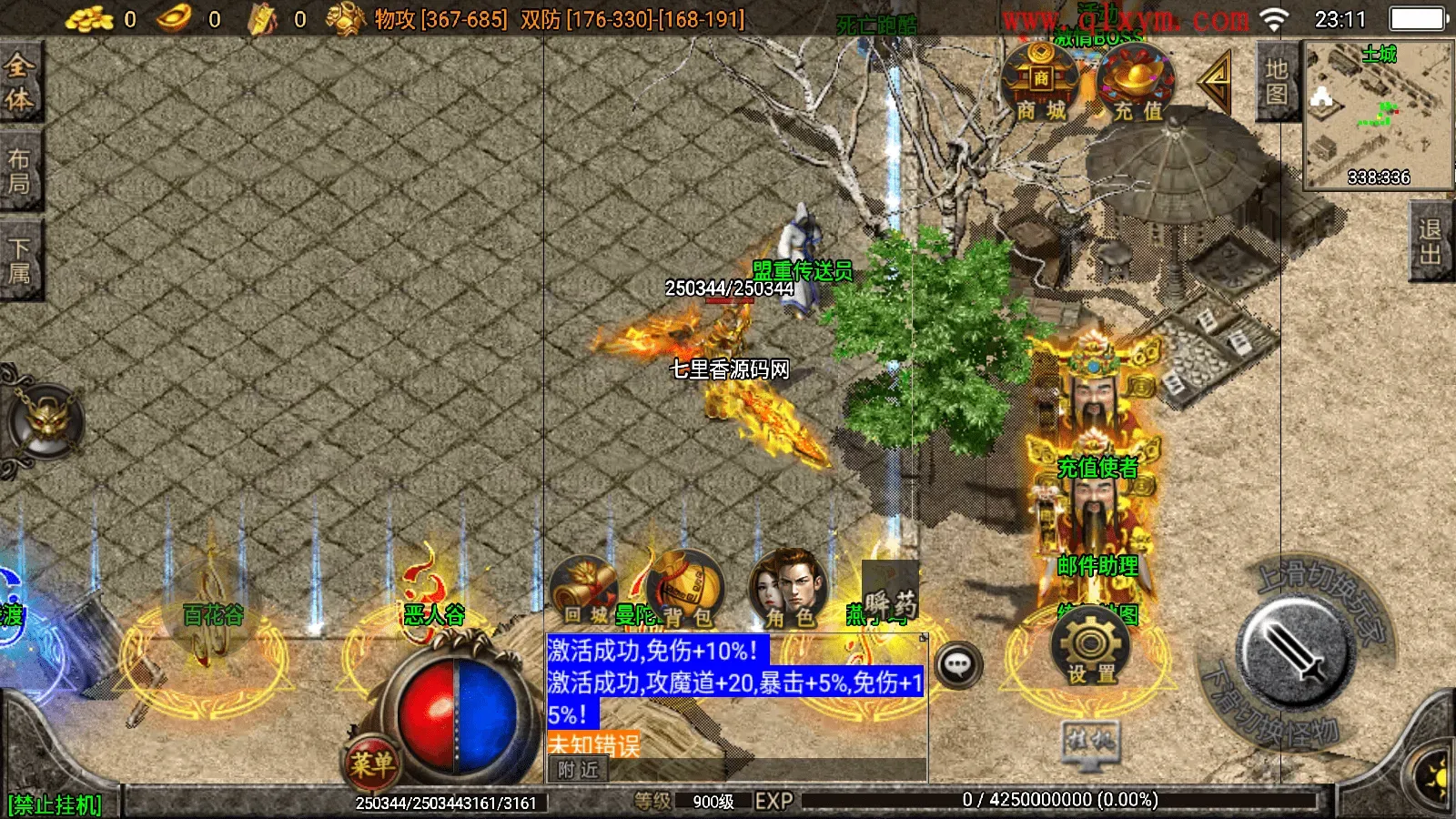Open the chat bubble speech icon
Viewport: 1456px width, 819px height.
958,667
